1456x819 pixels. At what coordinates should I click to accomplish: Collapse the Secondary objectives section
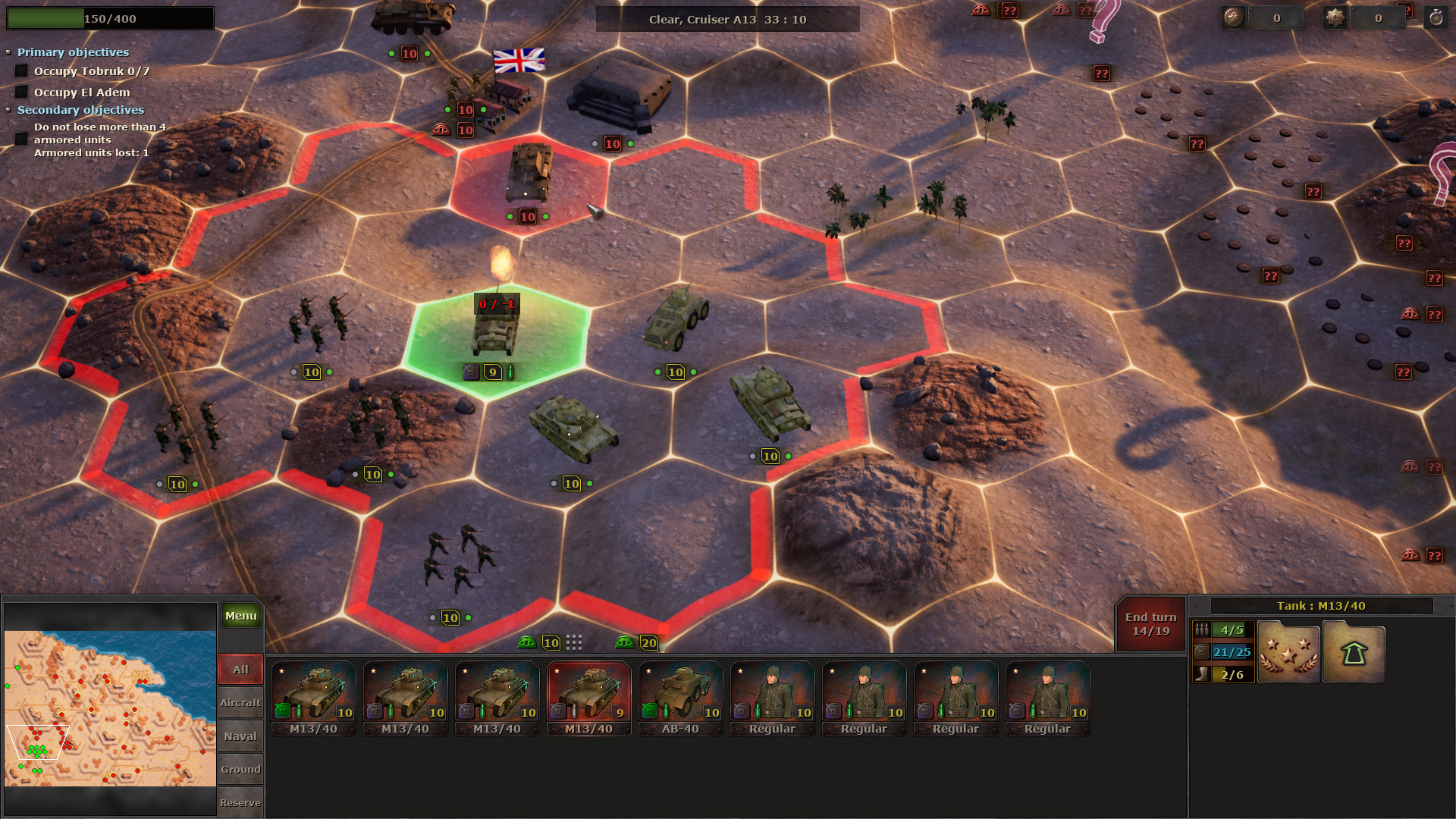tap(9, 109)
